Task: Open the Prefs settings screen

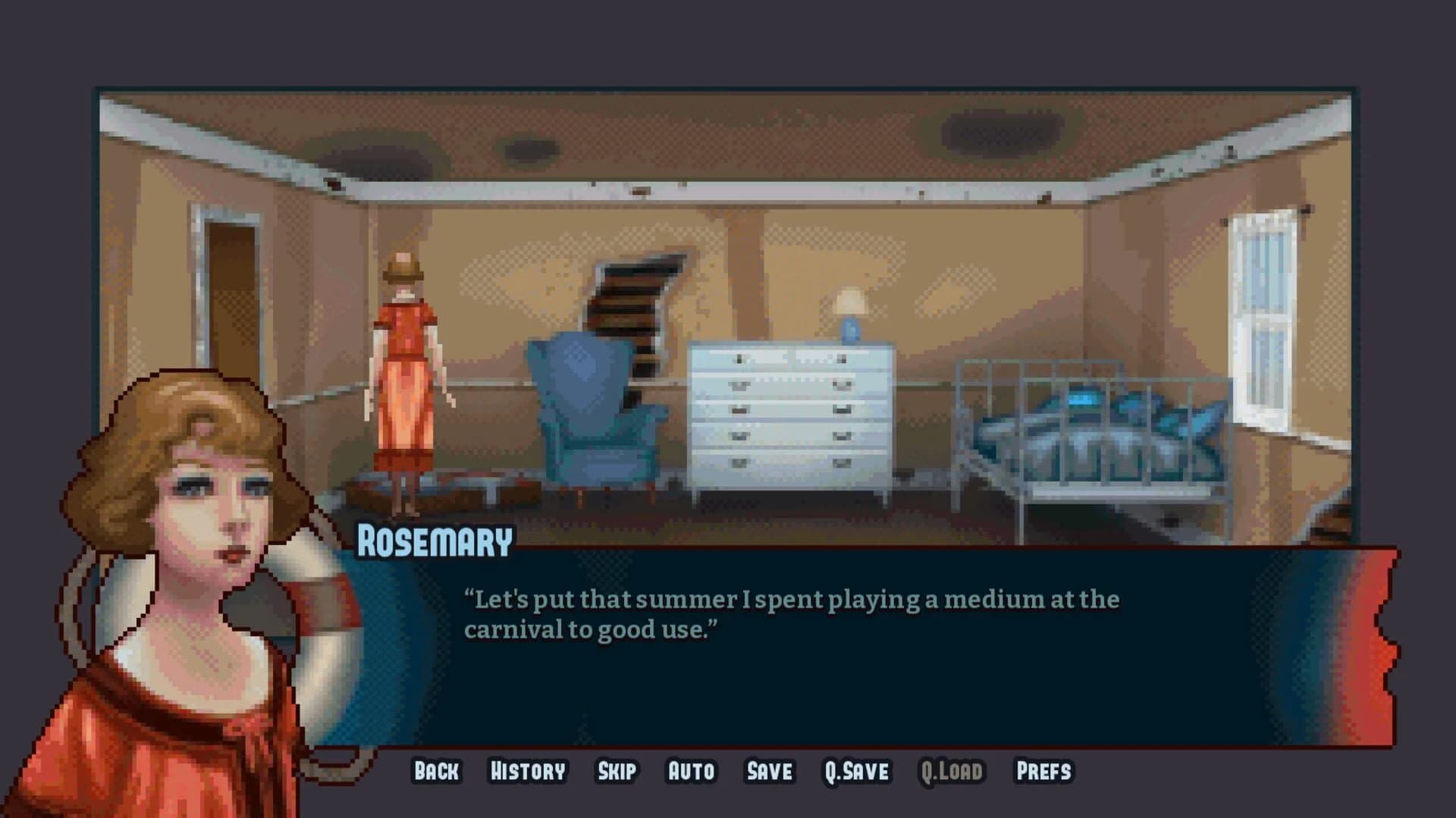Action: 1044,771
